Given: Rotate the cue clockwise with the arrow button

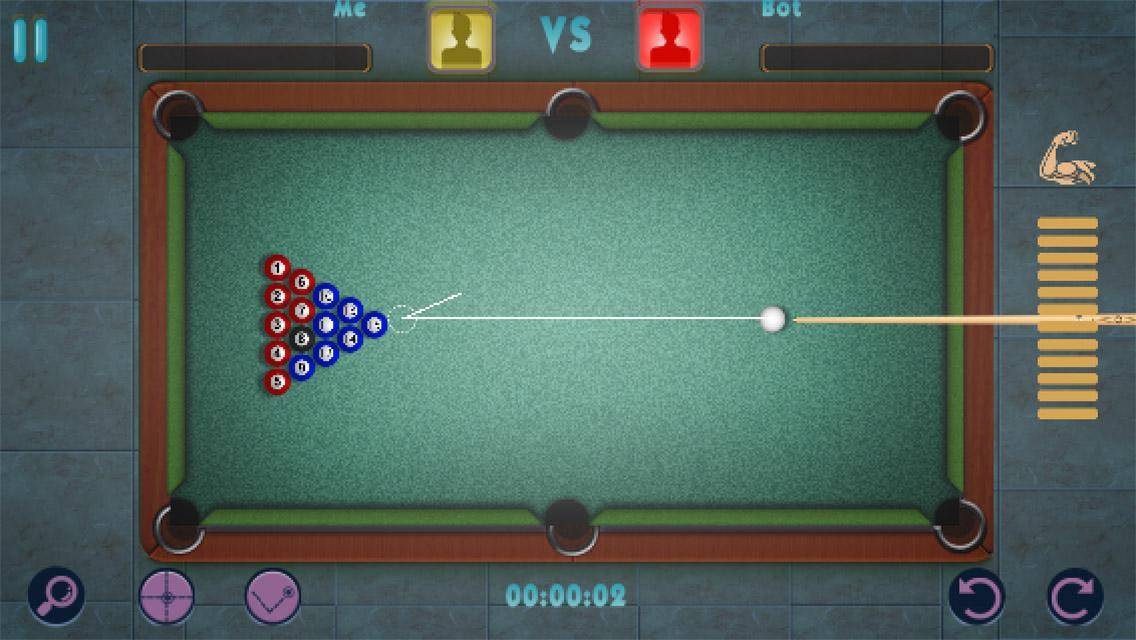Looking at the screenshot, I should 1075,596.
